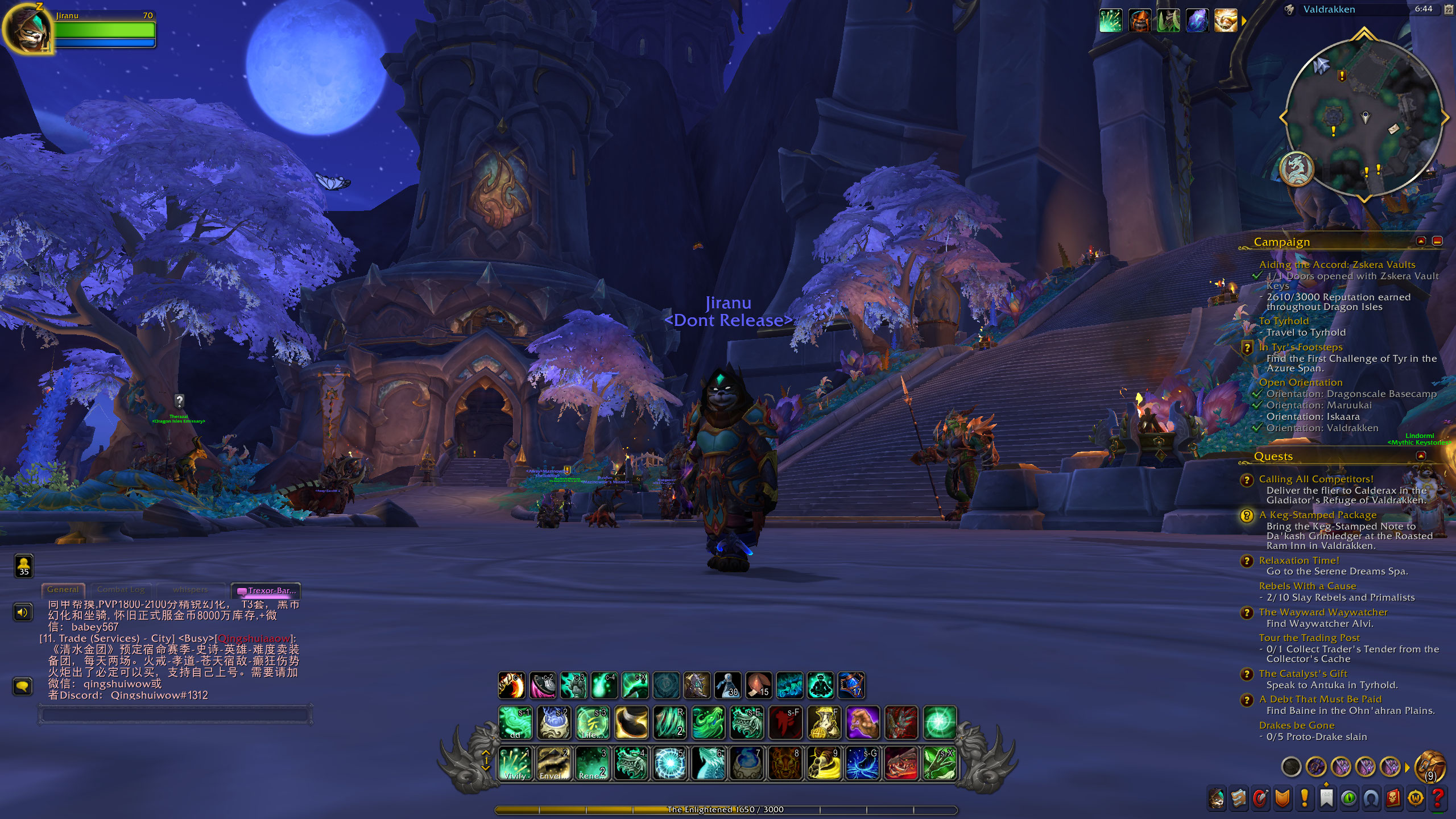Click the handshake buff icon
1456x819 pixels.
(1226, 21)
